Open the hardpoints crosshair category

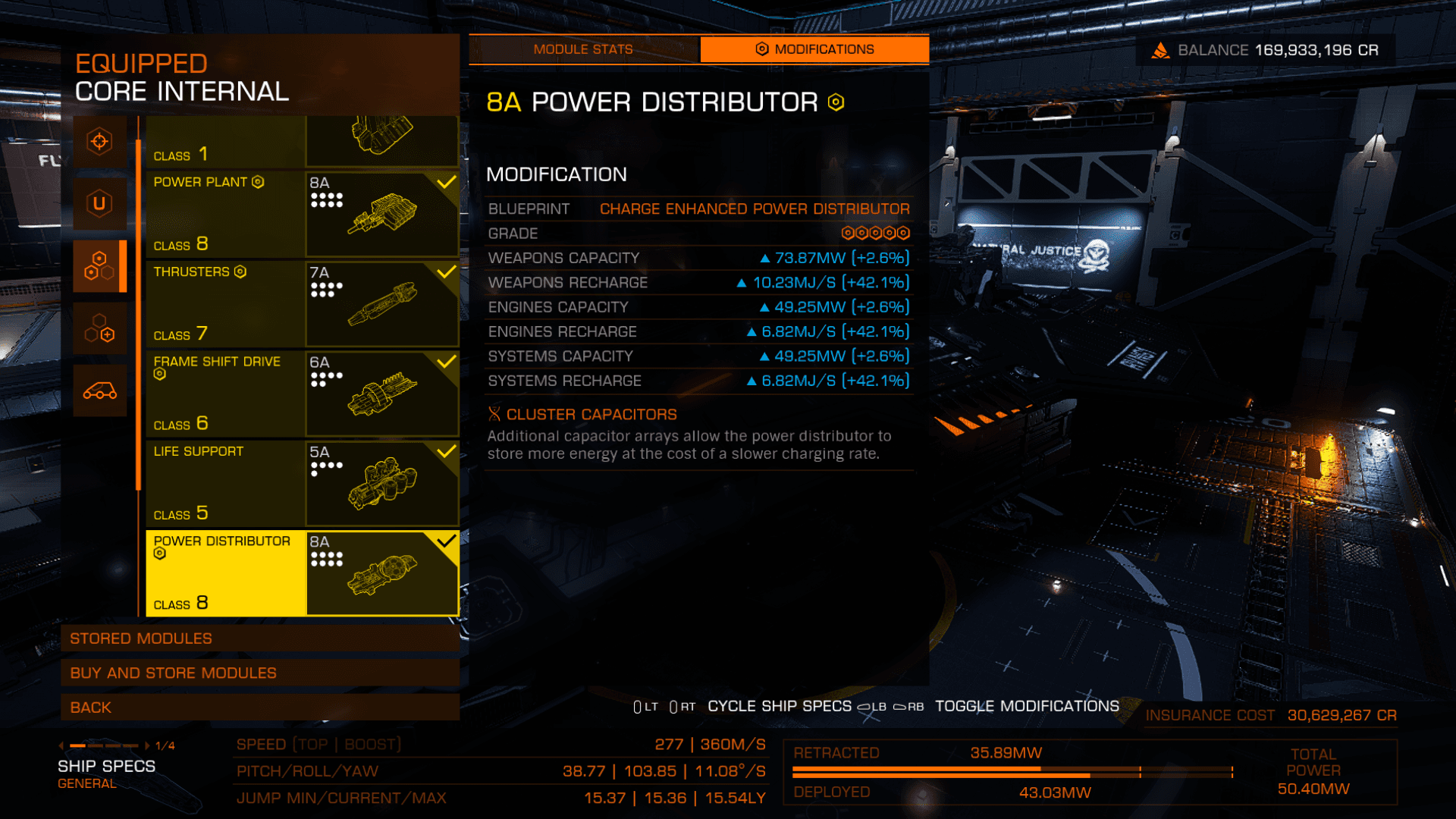tap(99, 142)
